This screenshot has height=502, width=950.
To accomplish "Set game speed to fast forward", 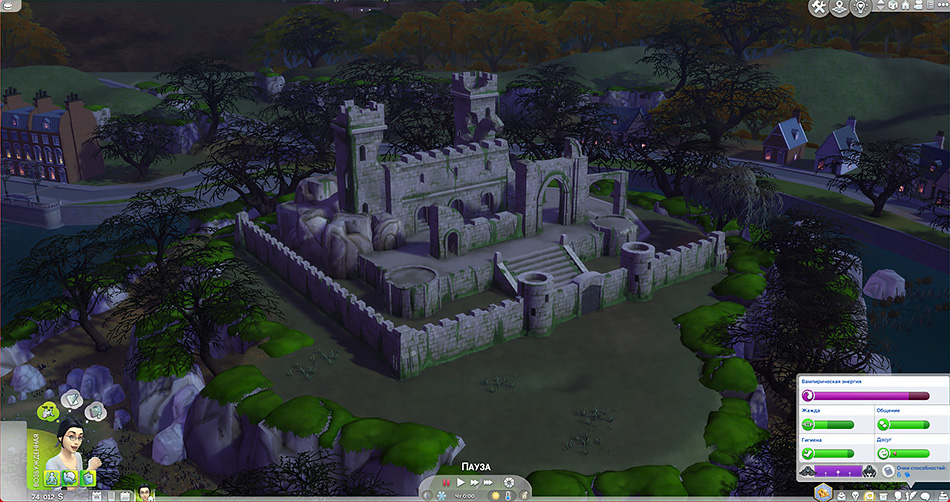I will (474, 484).
